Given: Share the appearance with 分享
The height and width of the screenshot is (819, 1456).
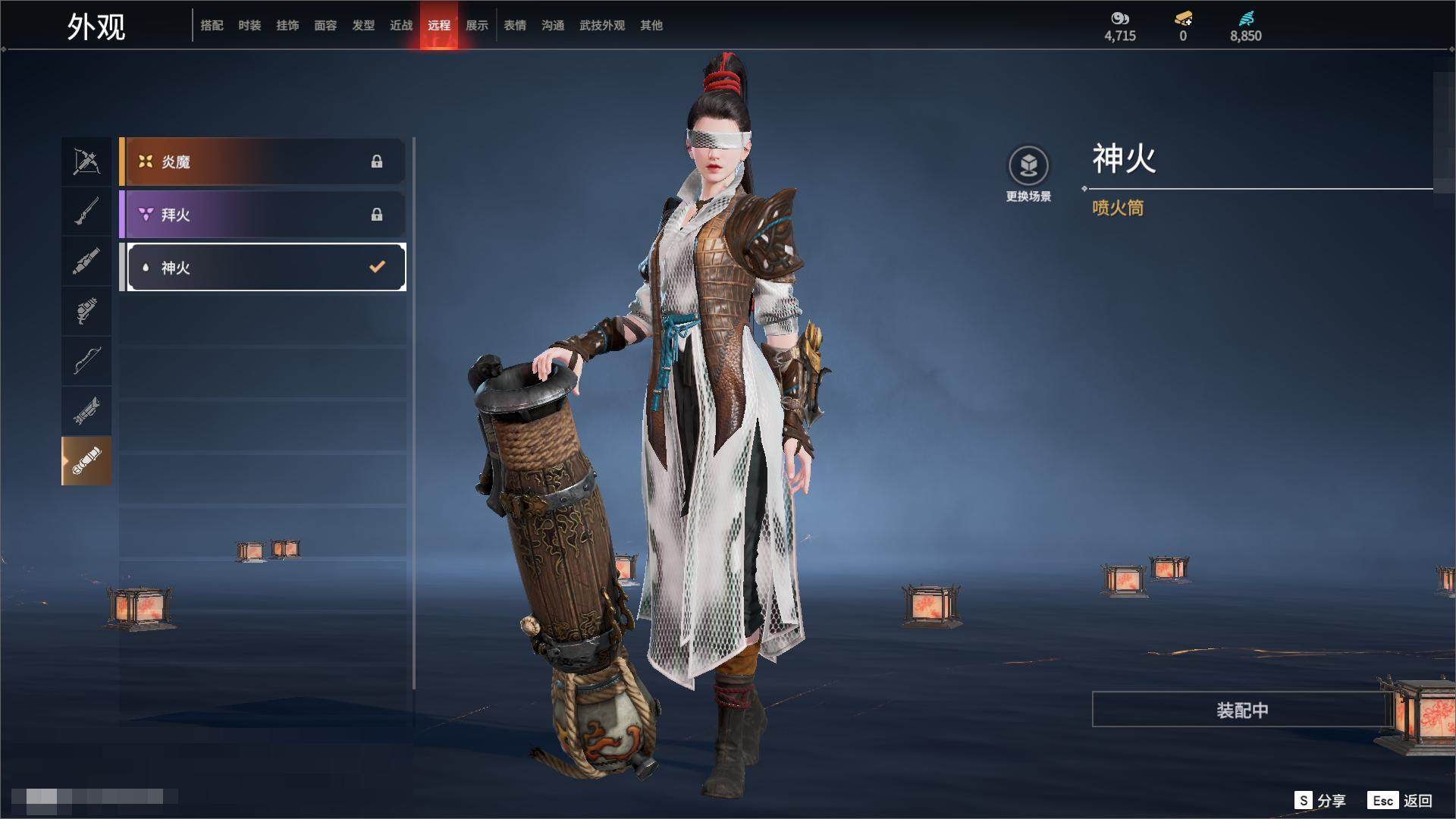Looking at the screenshot, I should click(1321, 800).
